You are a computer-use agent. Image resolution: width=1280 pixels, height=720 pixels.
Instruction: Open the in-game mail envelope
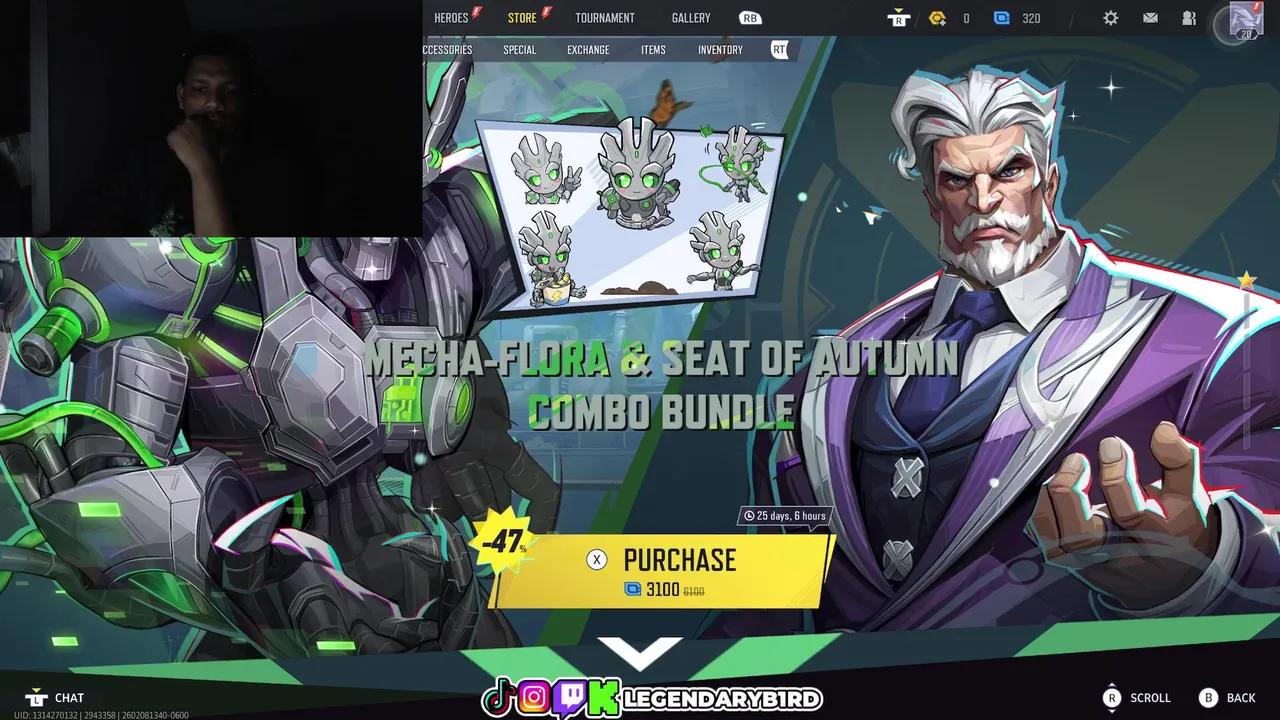point(1150,17)
